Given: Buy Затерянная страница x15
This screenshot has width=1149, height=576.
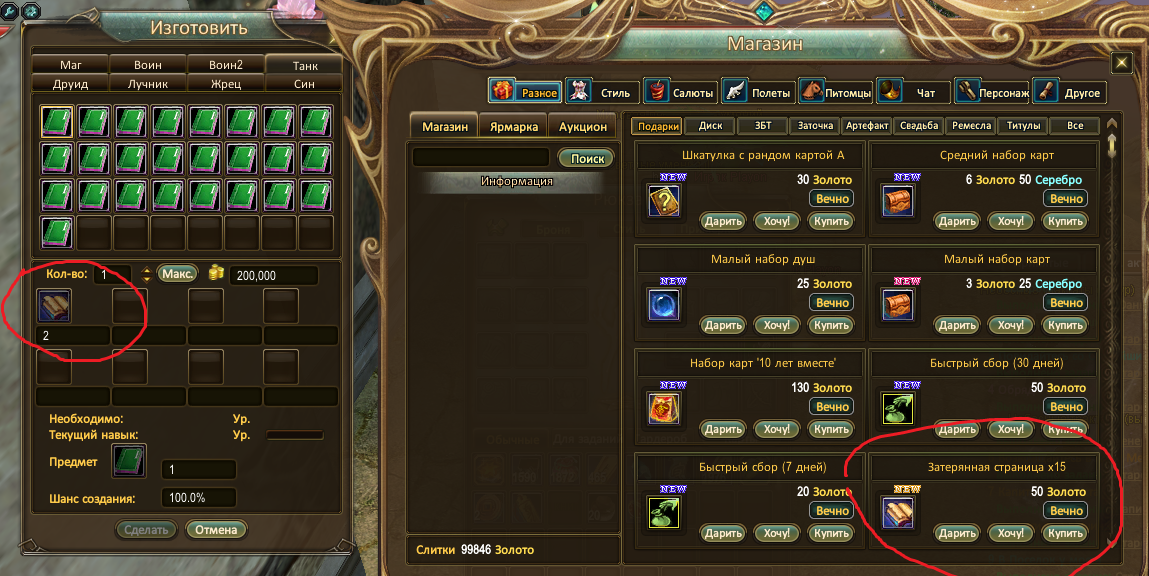Looking at the screenshot, I should [1064, 533].
